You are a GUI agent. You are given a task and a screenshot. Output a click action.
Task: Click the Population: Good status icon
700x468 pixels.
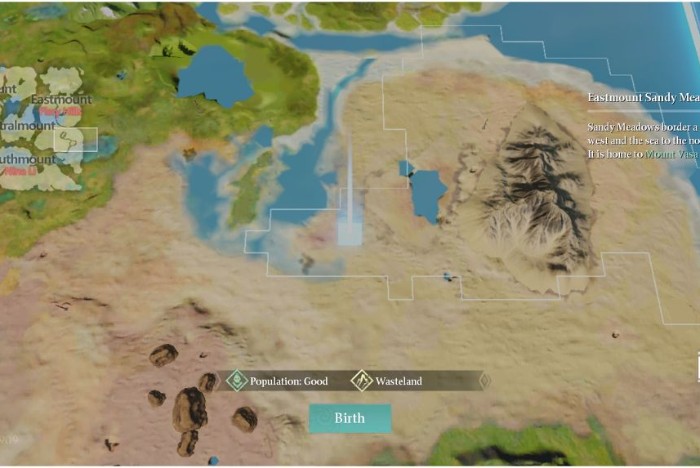tap(237, 381)
